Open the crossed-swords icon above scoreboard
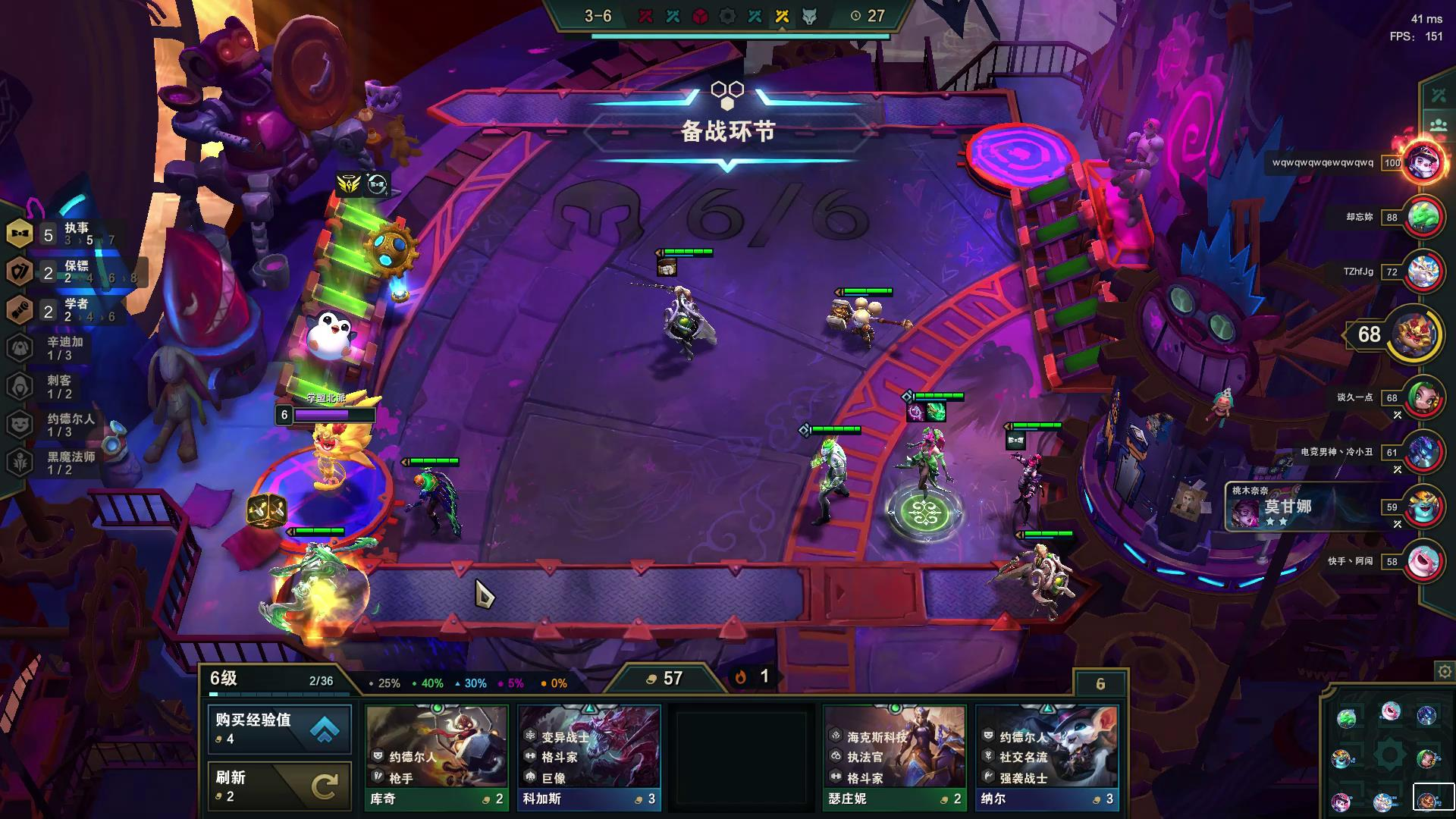 pyautogui.click(x=1439, y=96)
